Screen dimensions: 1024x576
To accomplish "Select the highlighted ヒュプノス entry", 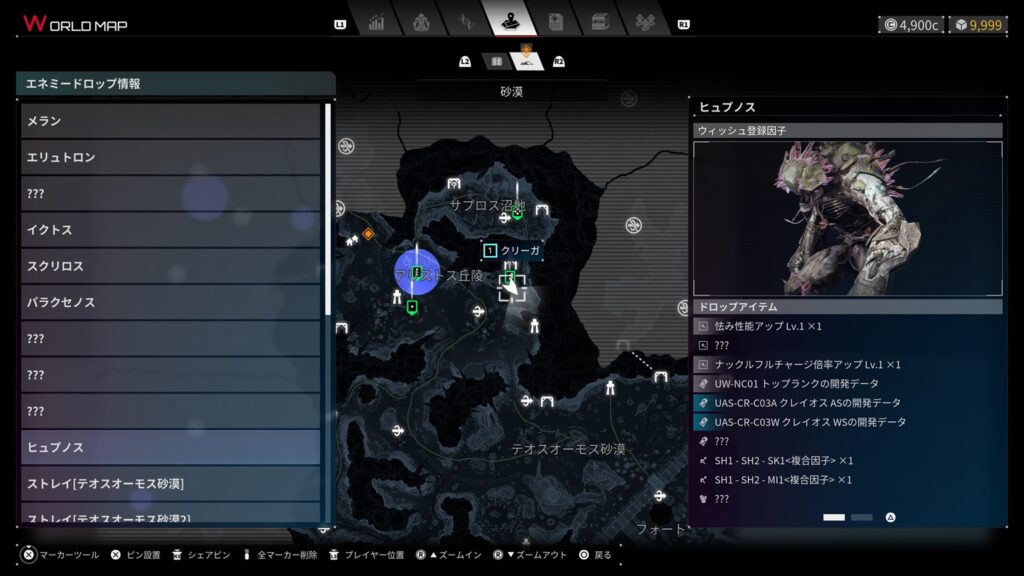I will coord(170,447).
